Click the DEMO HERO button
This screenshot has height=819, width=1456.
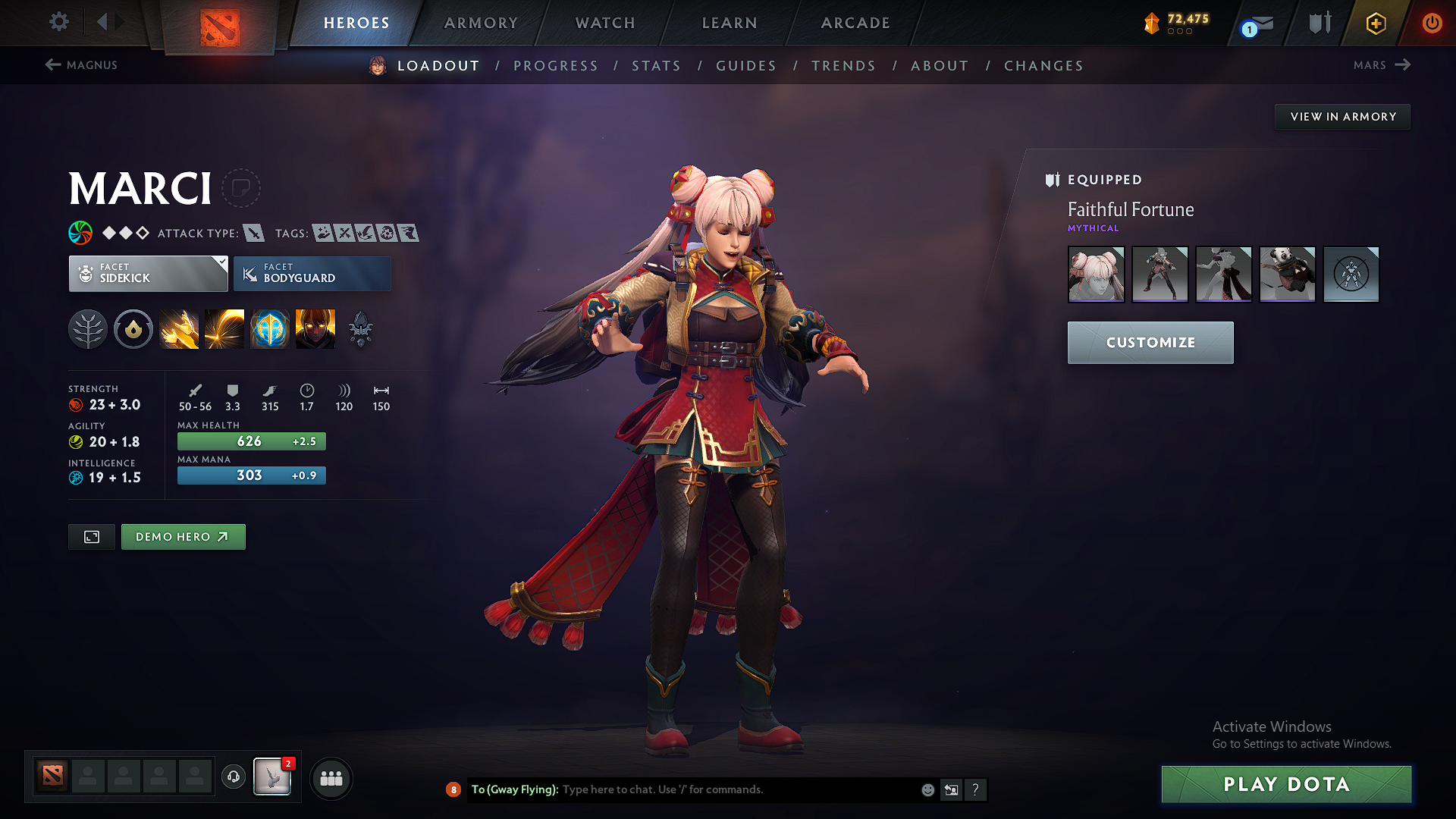(183, 536)
